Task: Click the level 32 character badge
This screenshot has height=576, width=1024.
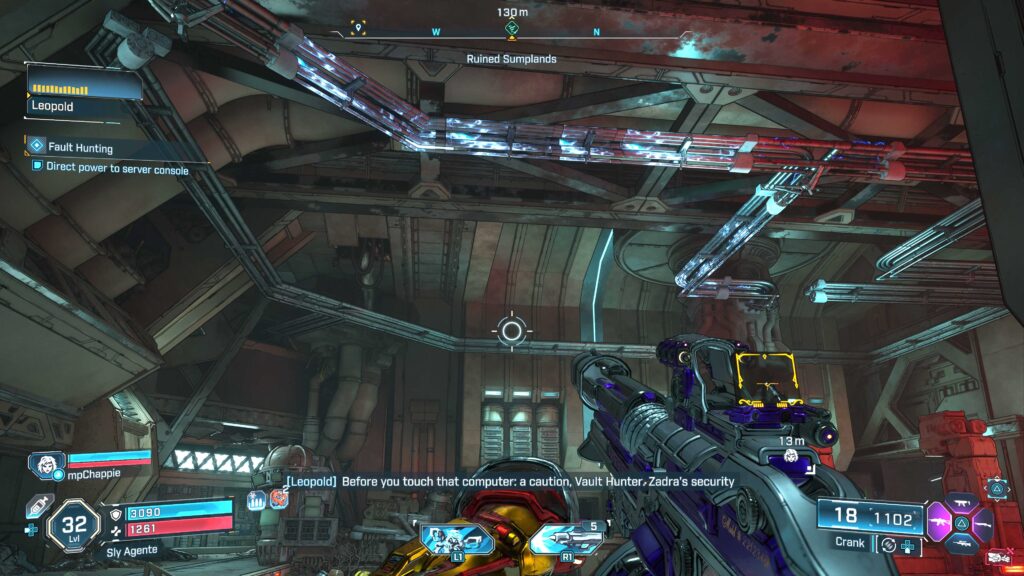Action: (x=74, y=524)
